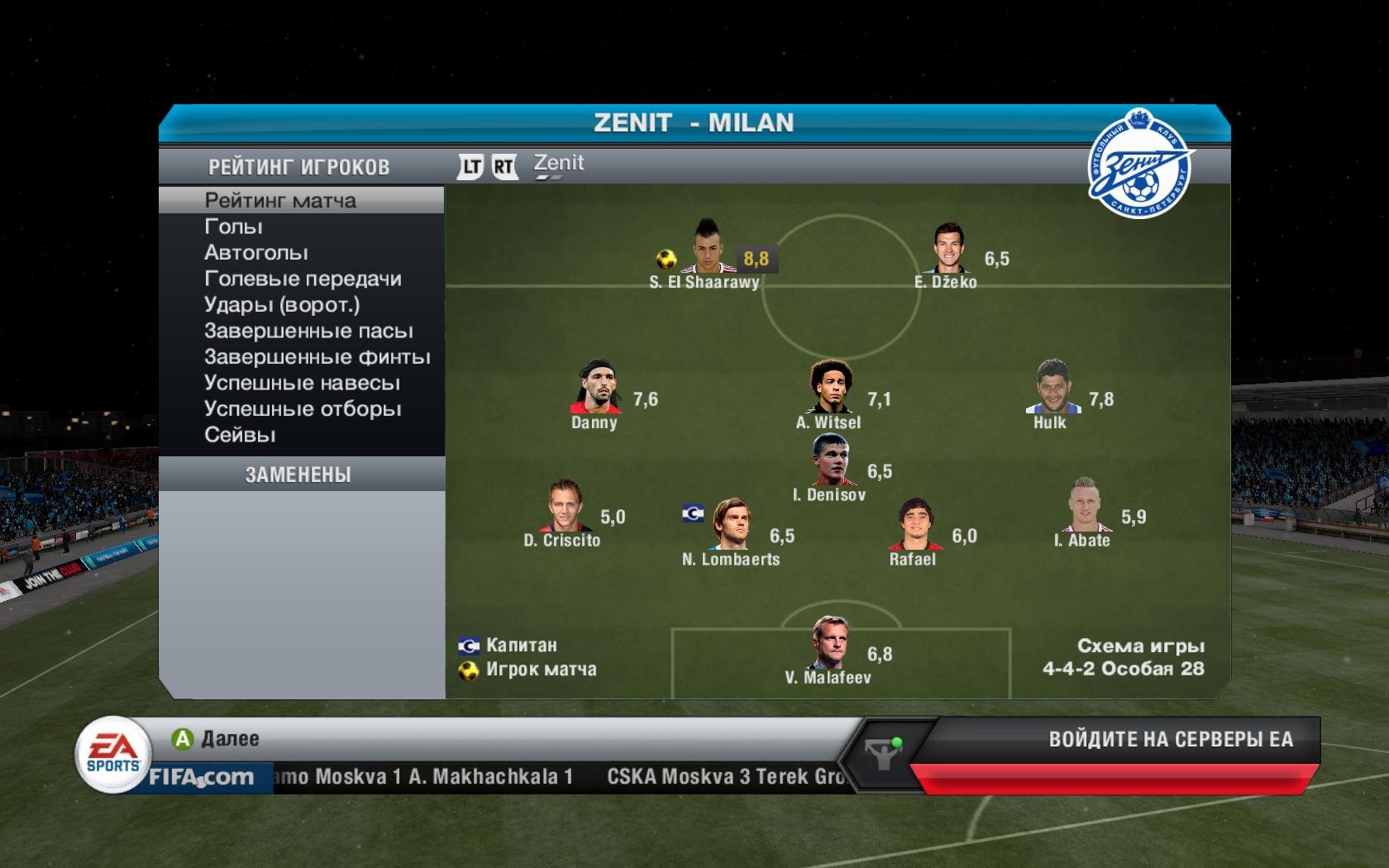Switch to Завершенные пасы stats
The width and height of the screenshot is (1389, 868).
tap(308, 331)
